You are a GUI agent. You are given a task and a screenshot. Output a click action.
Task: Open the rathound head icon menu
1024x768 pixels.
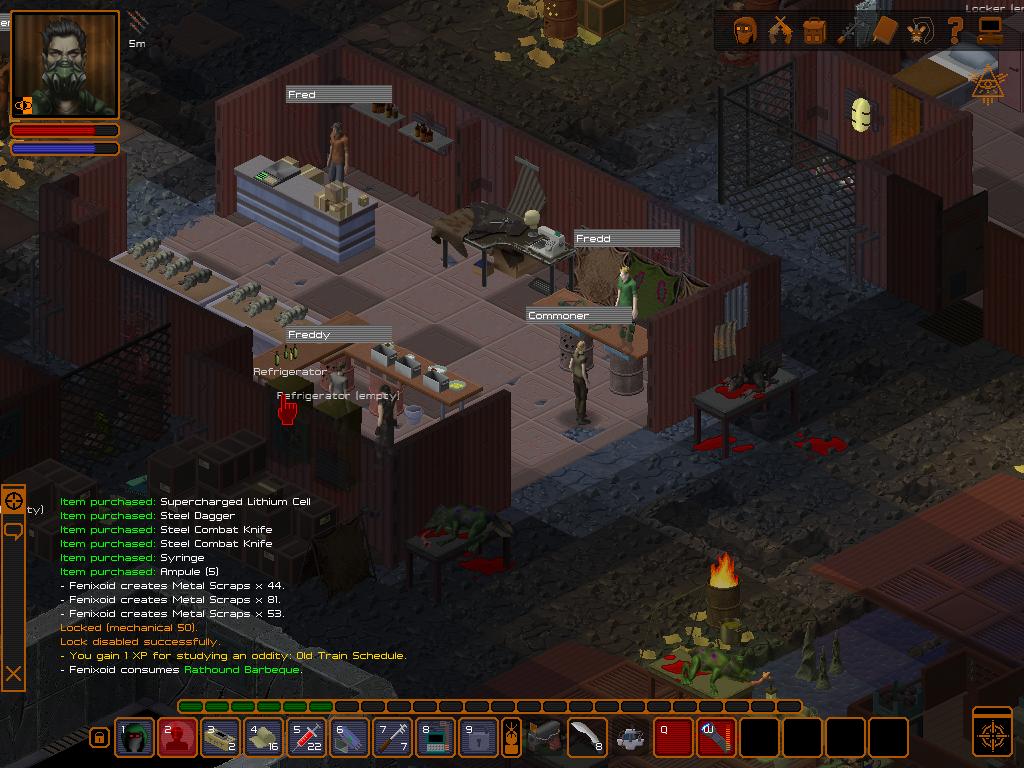920,31
